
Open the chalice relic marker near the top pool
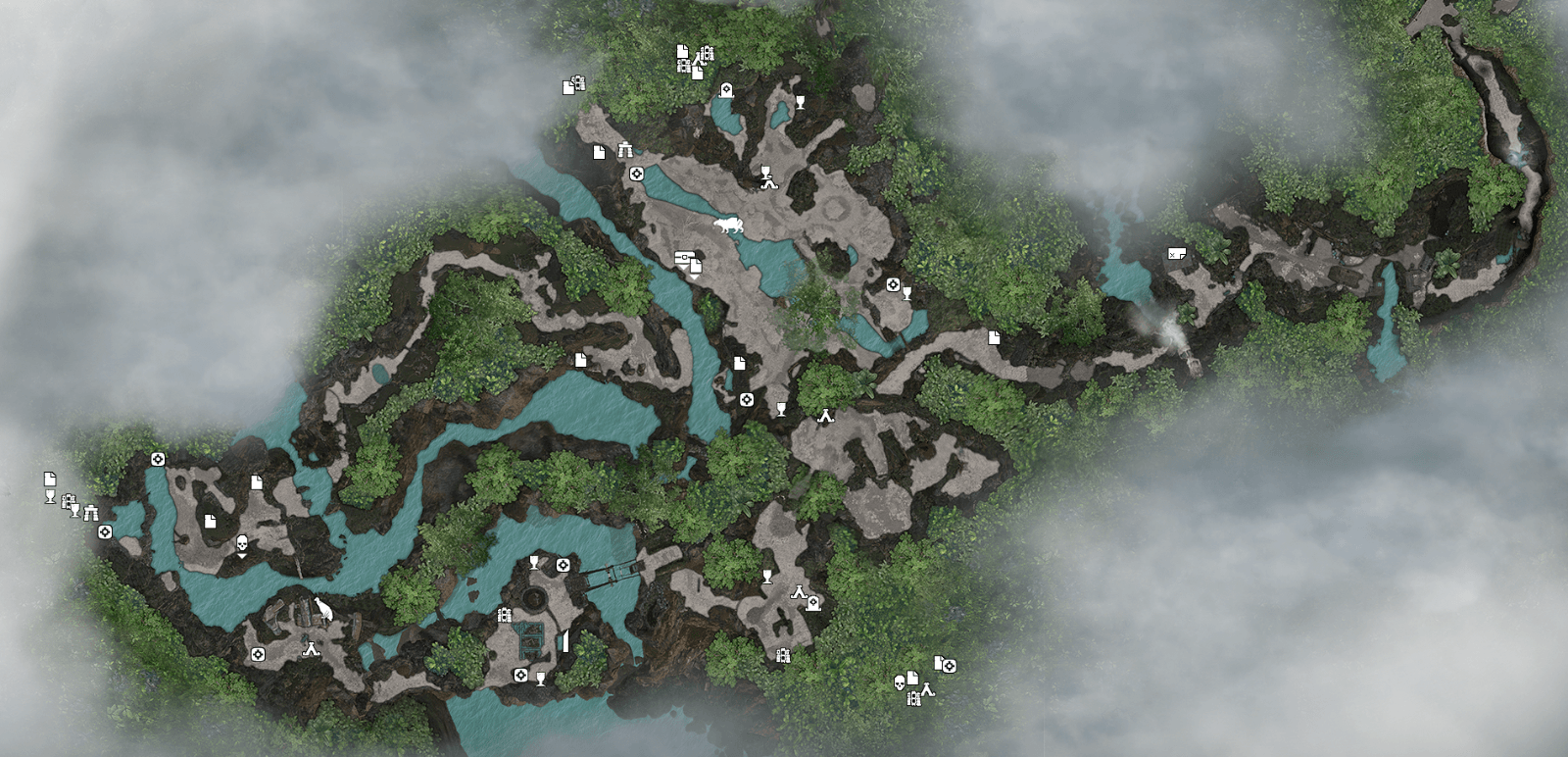tap(800, 100)
